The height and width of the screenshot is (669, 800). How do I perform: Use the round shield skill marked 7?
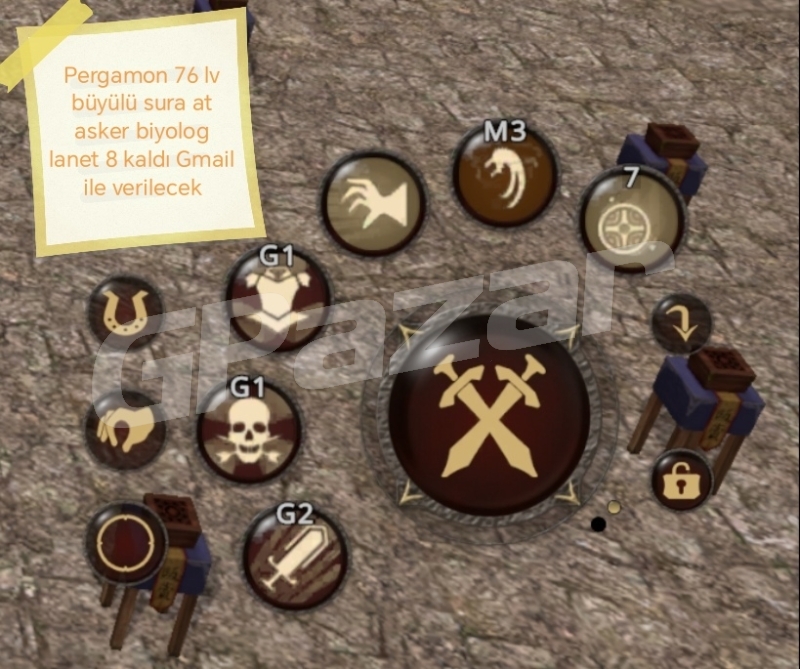pos(632,220)
